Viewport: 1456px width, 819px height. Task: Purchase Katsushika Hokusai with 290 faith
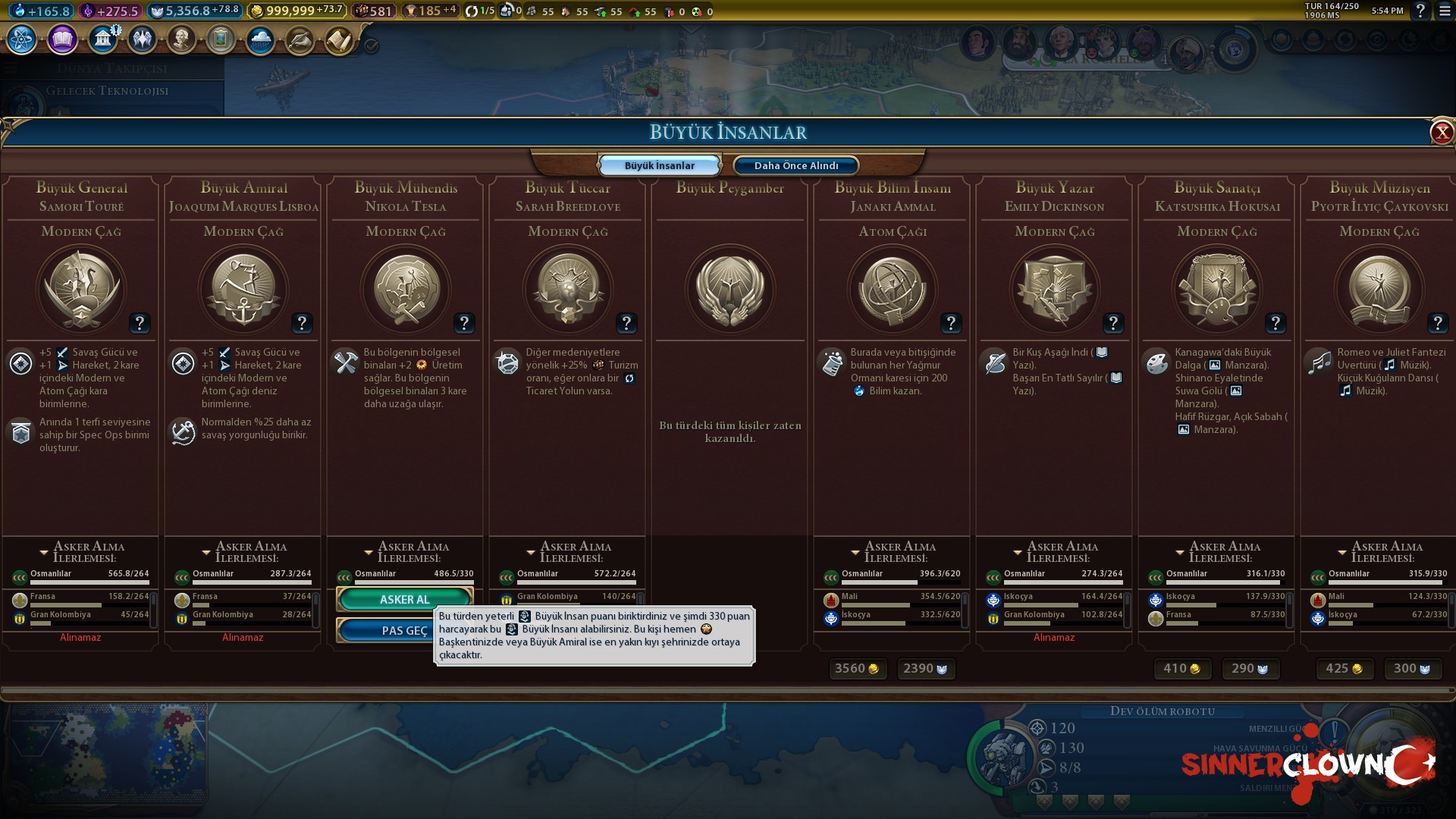coord(1250,668)
